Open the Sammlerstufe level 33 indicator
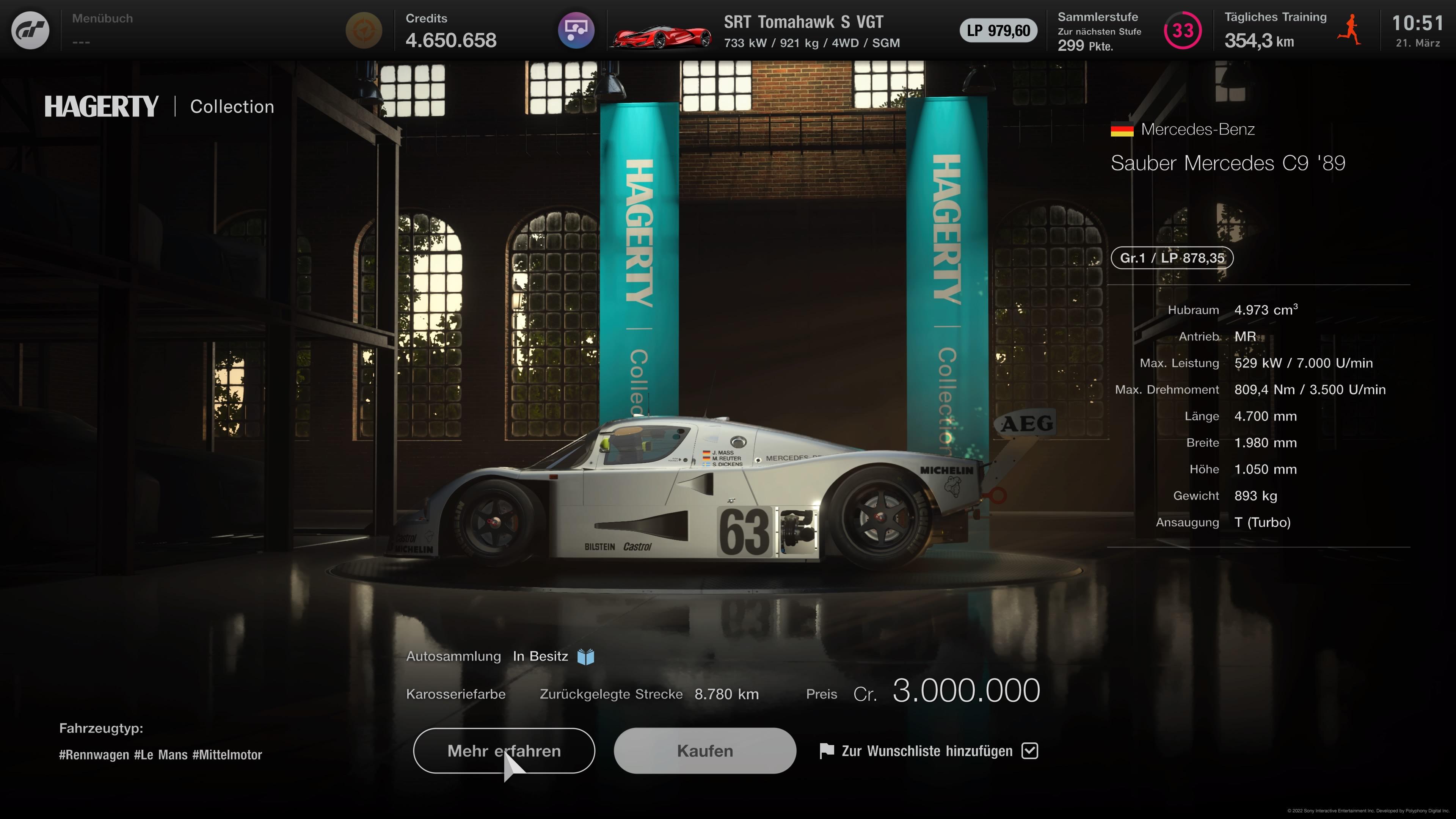The height and width of the screenshot is (819, 1456). tap(1183, 30)
